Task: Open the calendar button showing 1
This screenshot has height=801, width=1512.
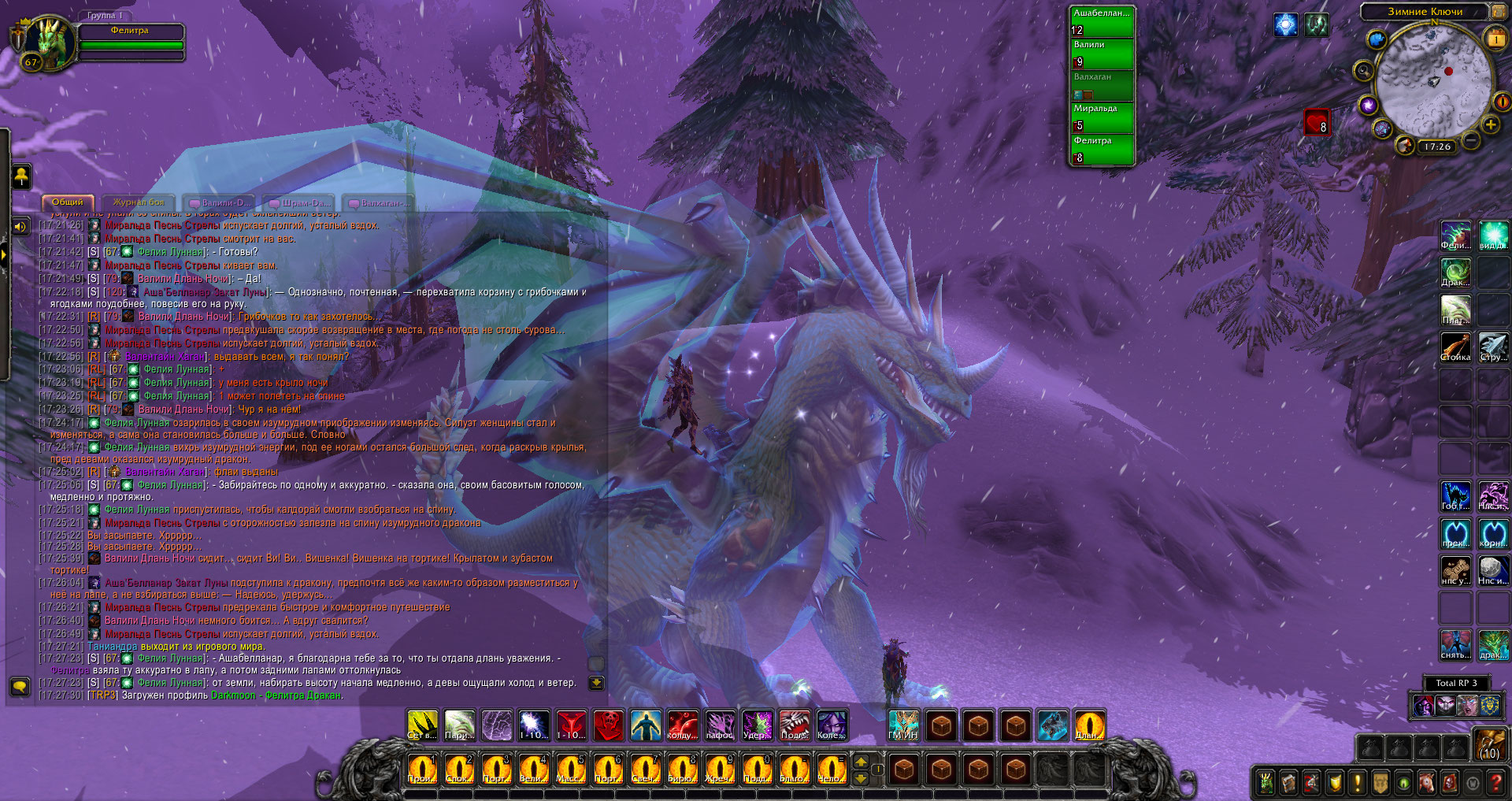Action: 1495,38
